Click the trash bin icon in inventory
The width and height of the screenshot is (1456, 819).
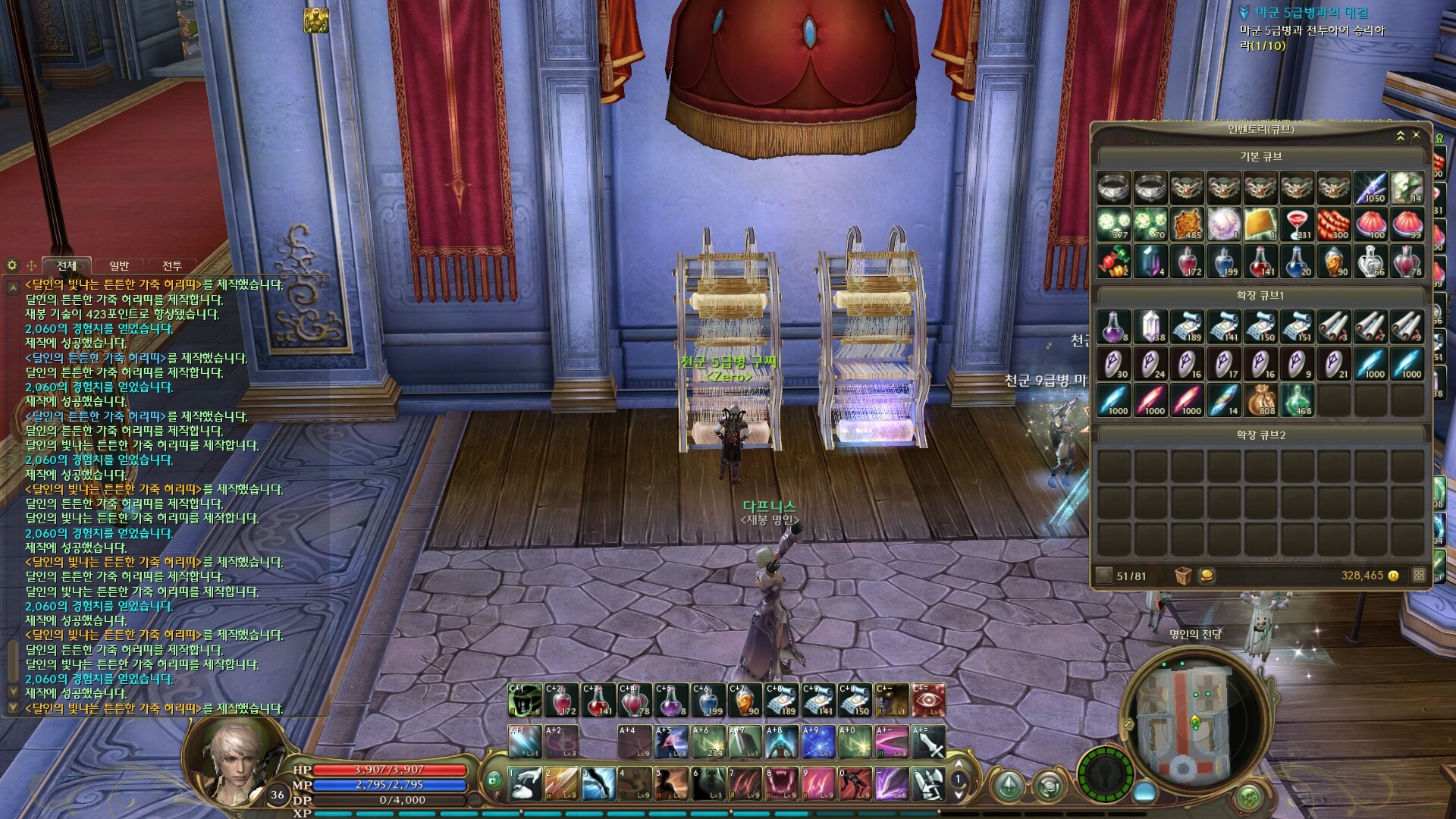(x=1182, y=576)
